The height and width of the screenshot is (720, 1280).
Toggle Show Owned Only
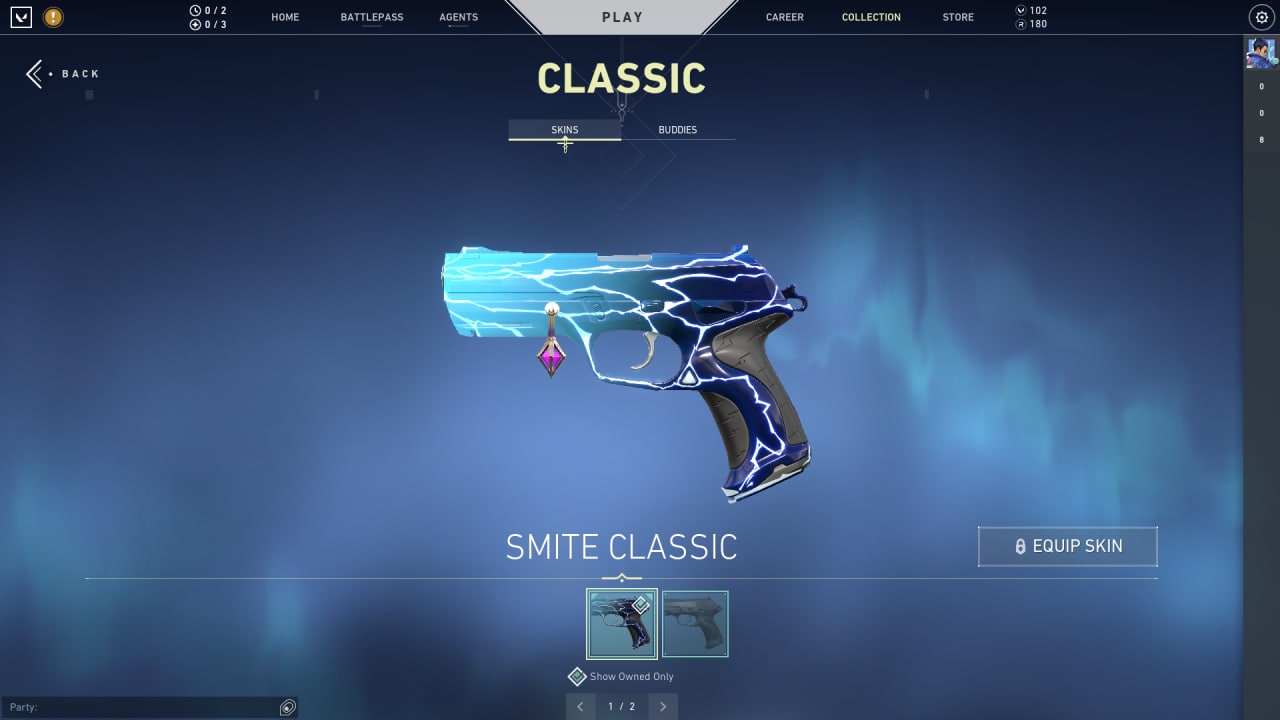577,677
